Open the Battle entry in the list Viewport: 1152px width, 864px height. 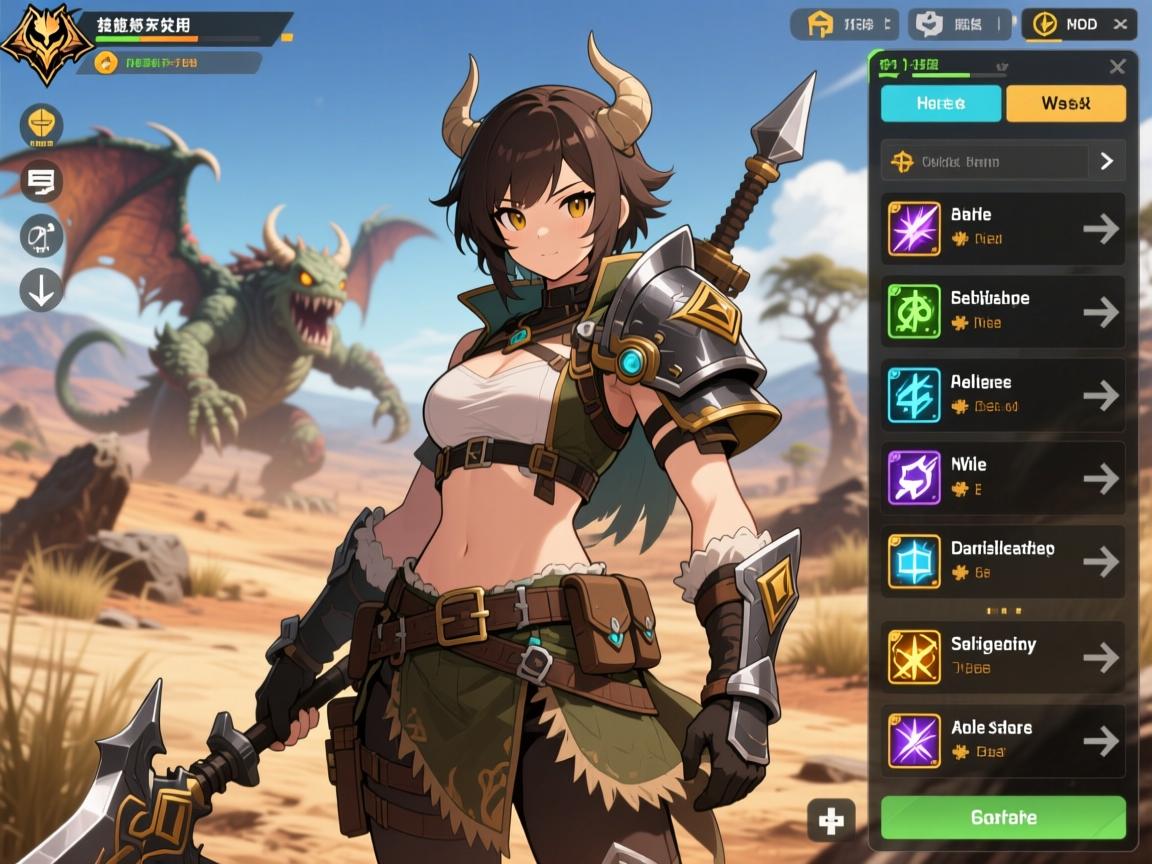click(x=1002, y=228)
